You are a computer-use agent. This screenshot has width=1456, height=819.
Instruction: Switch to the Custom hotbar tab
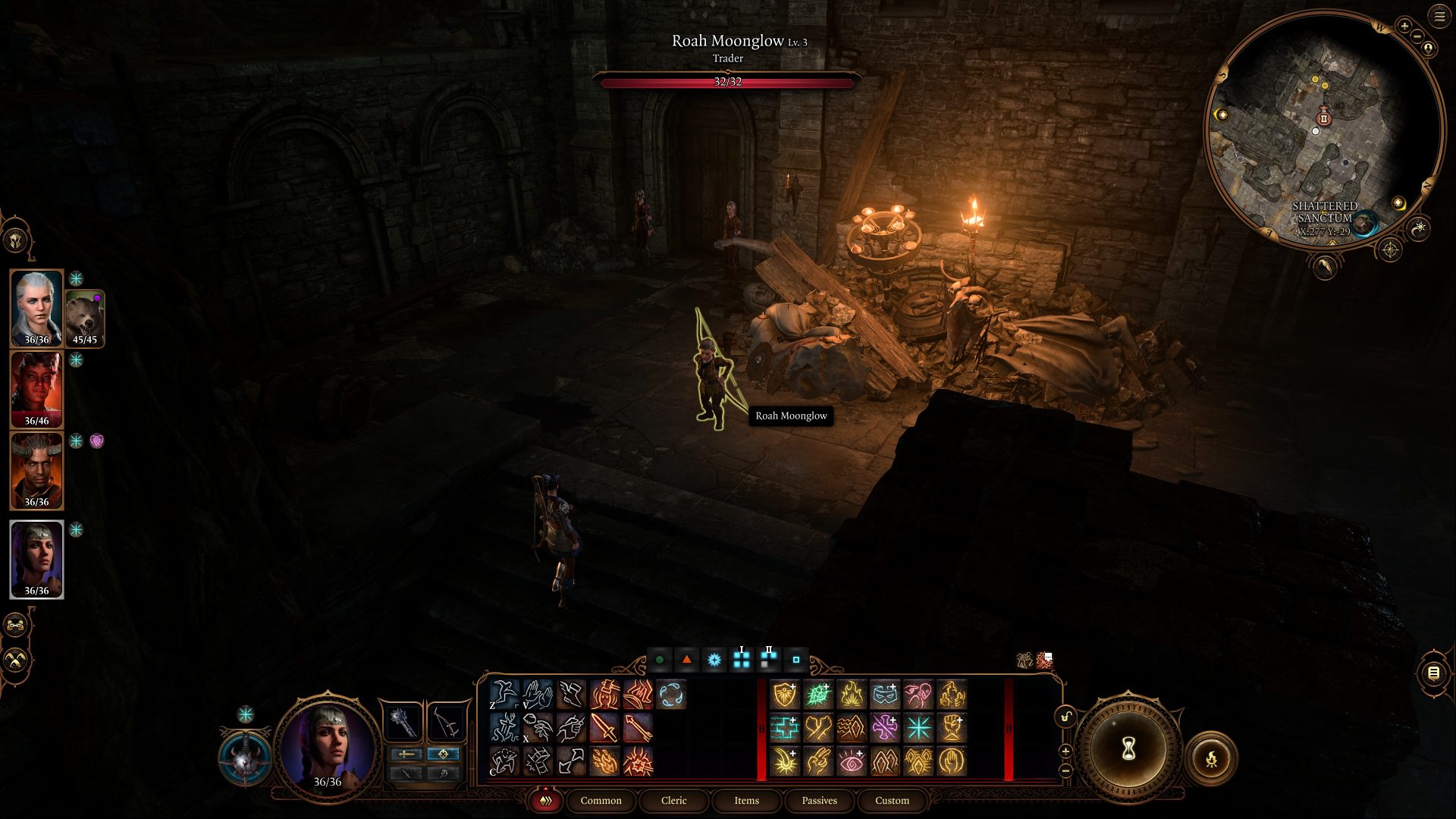pyautogui.click(x=892, y=801)
